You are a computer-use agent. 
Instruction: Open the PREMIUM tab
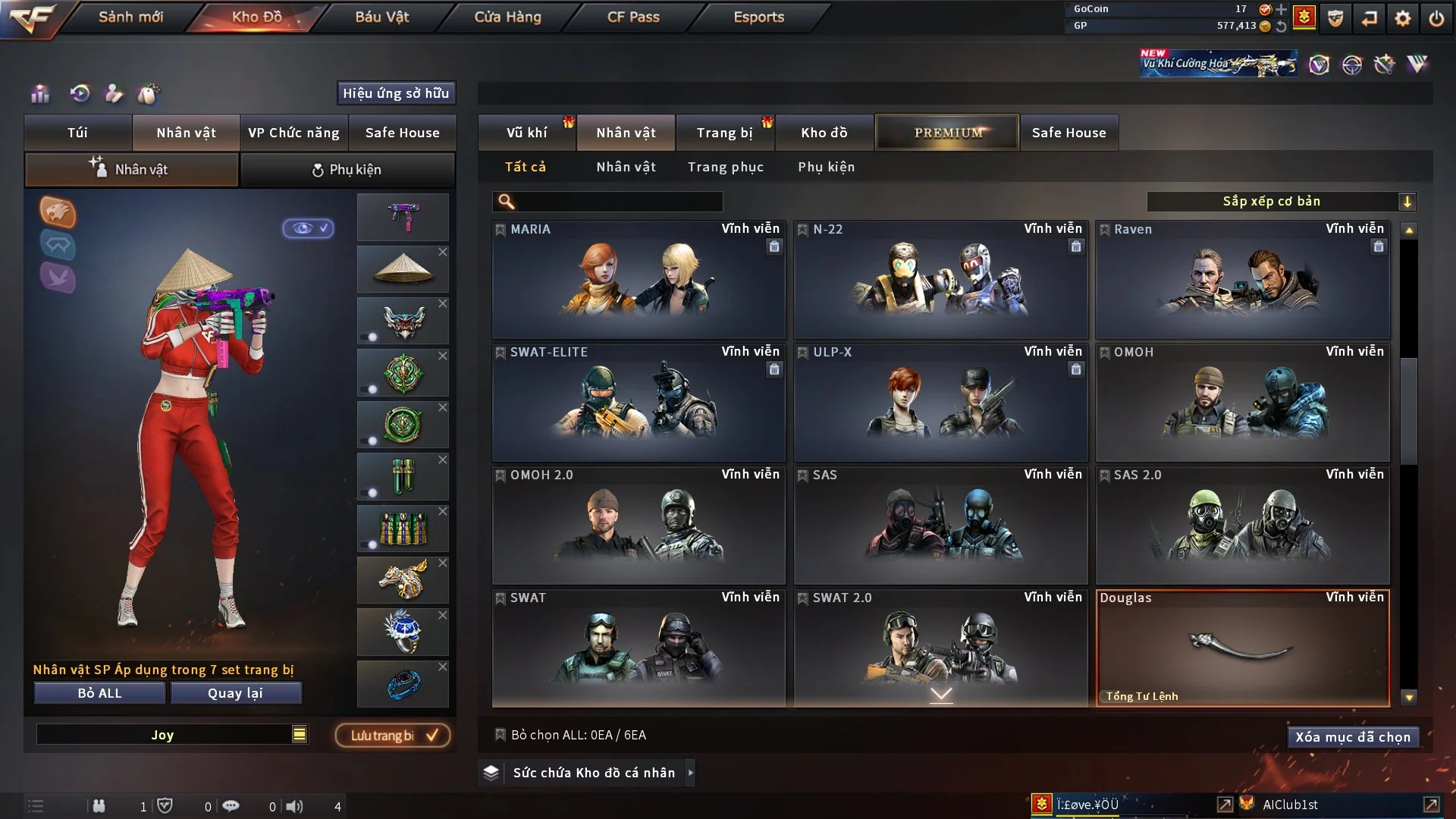(947, 132)
